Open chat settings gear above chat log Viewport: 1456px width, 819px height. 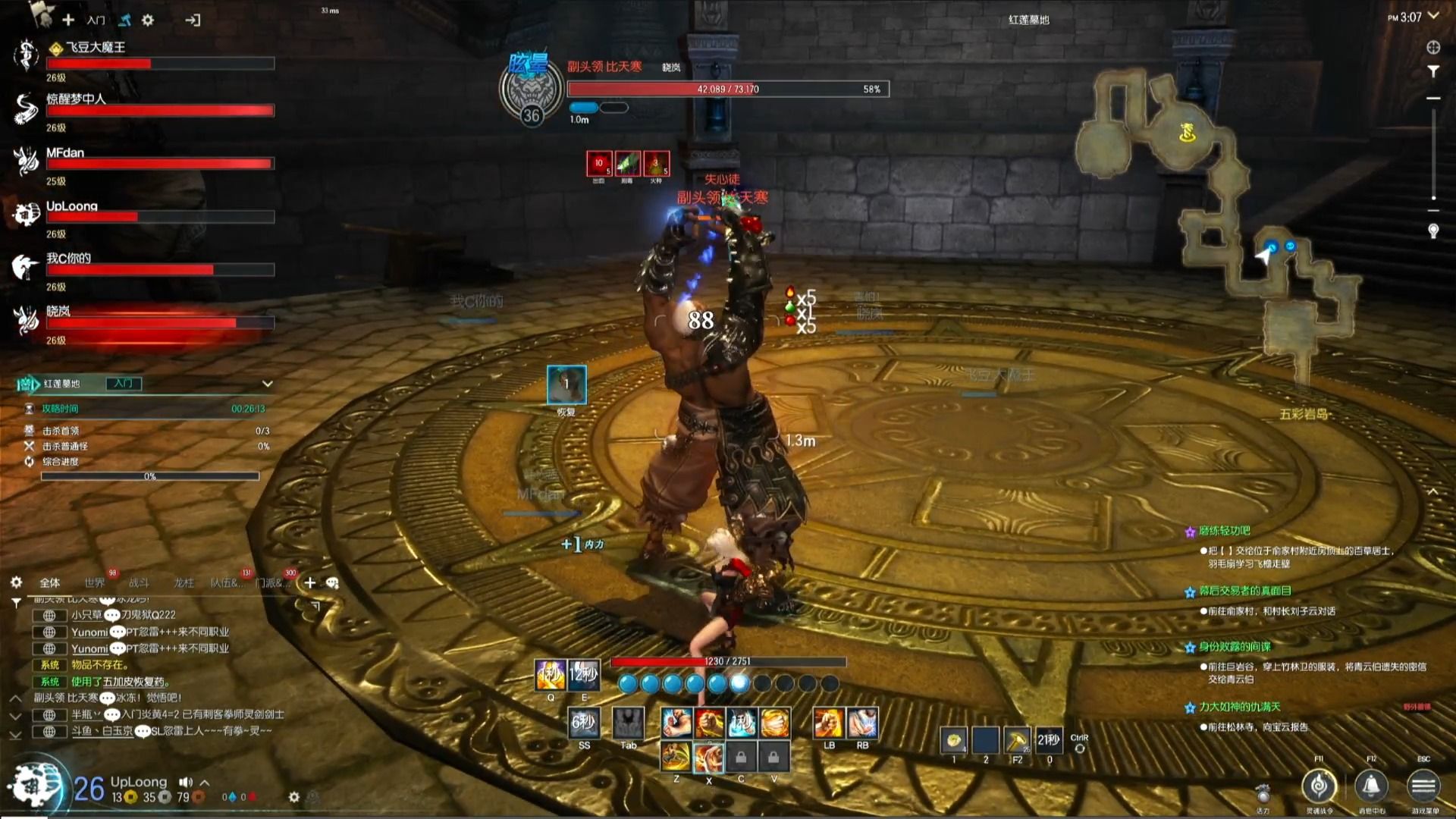[x=16, y=582]
